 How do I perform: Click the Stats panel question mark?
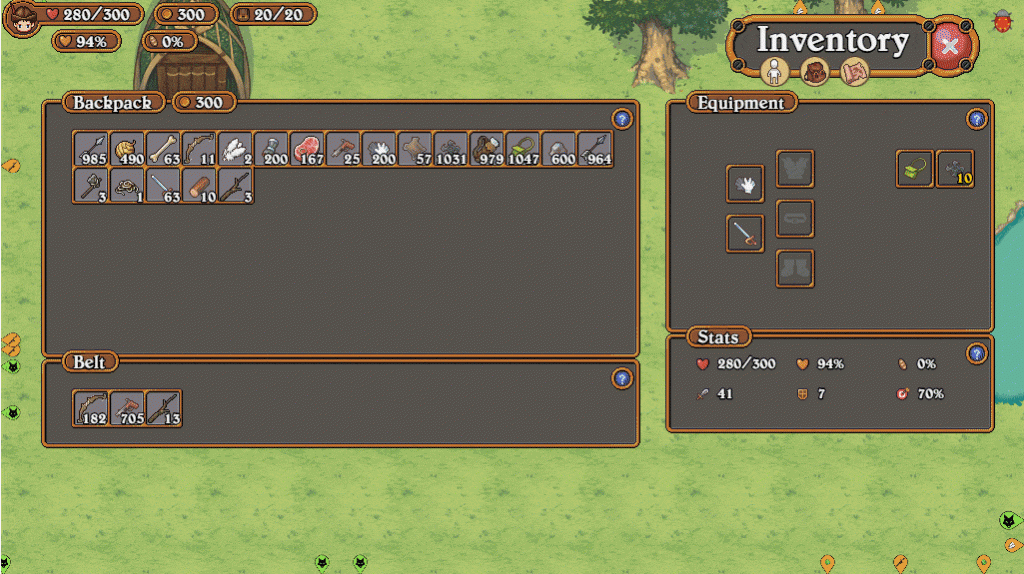[x=977, y=353]
